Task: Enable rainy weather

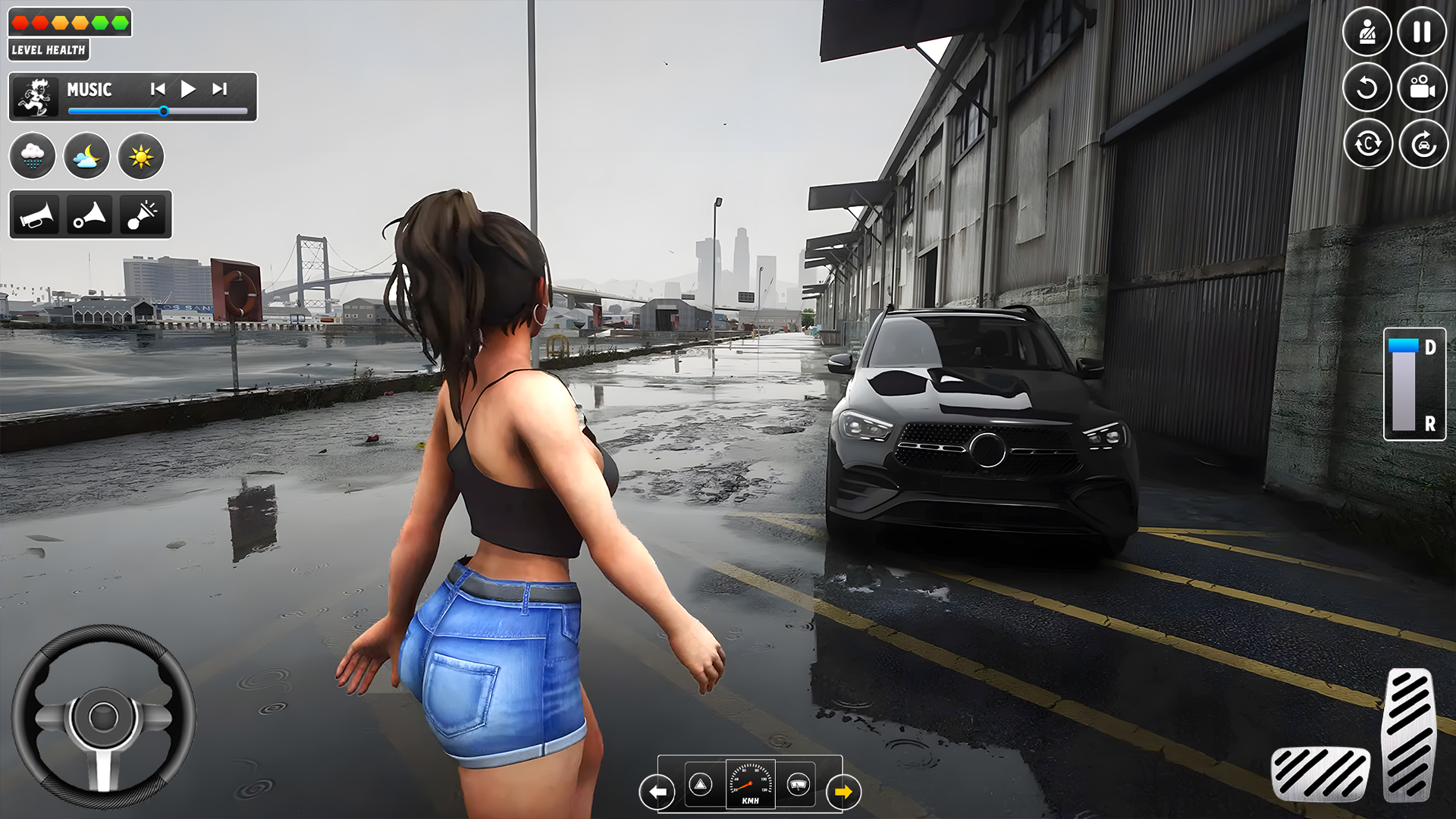Action: (33, 155)
